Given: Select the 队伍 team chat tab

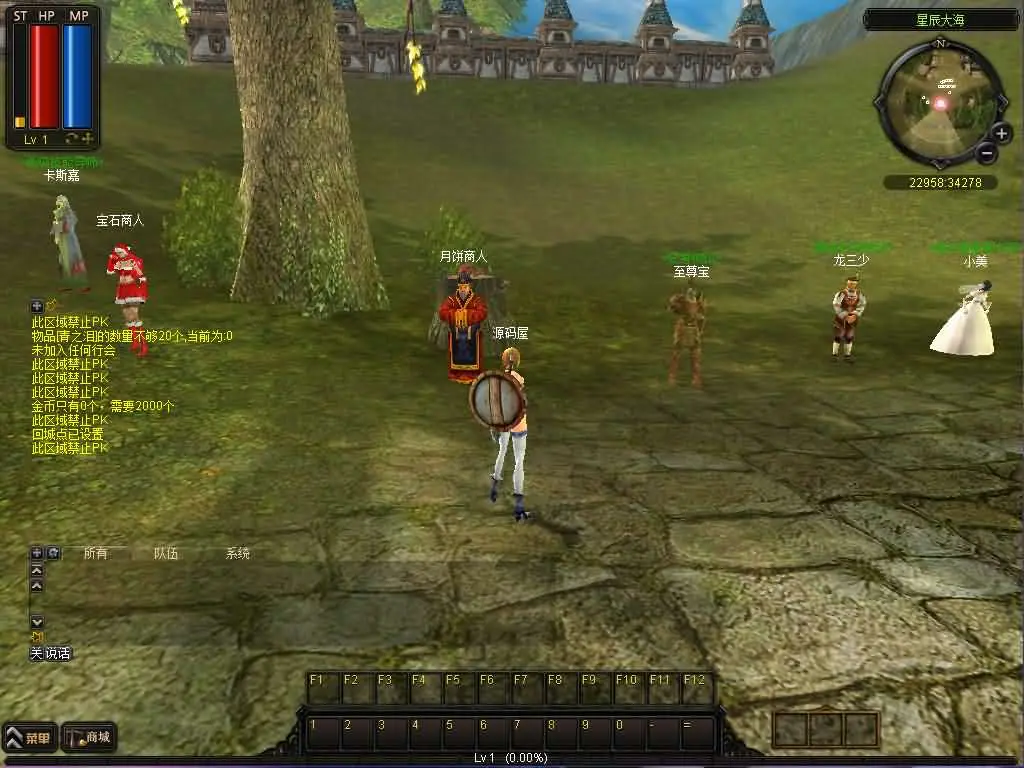Looking at the screenshot, I should click(166, 553).
